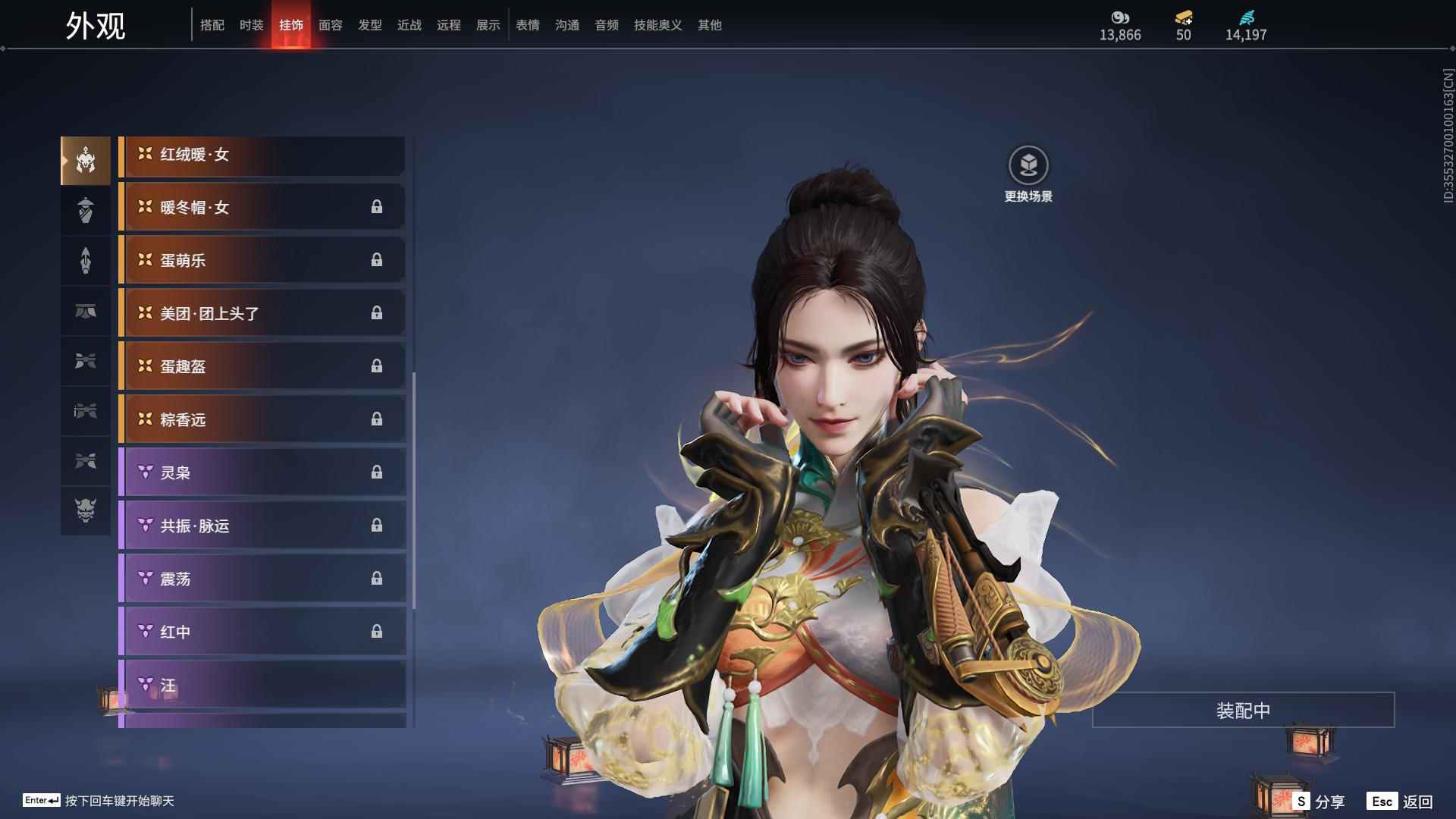The height and width of the screenshot is (819, 1456).
Task: Open the waist skirt accessory icon
Action: coord(86,311)
